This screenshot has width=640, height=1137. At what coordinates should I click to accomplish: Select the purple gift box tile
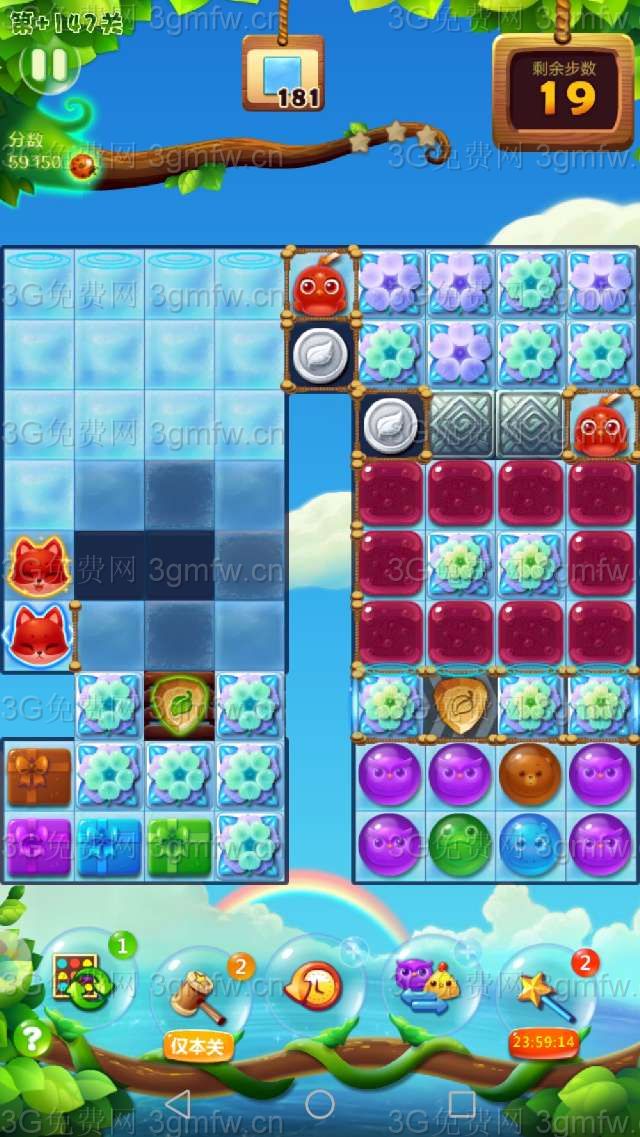[40, 846]
